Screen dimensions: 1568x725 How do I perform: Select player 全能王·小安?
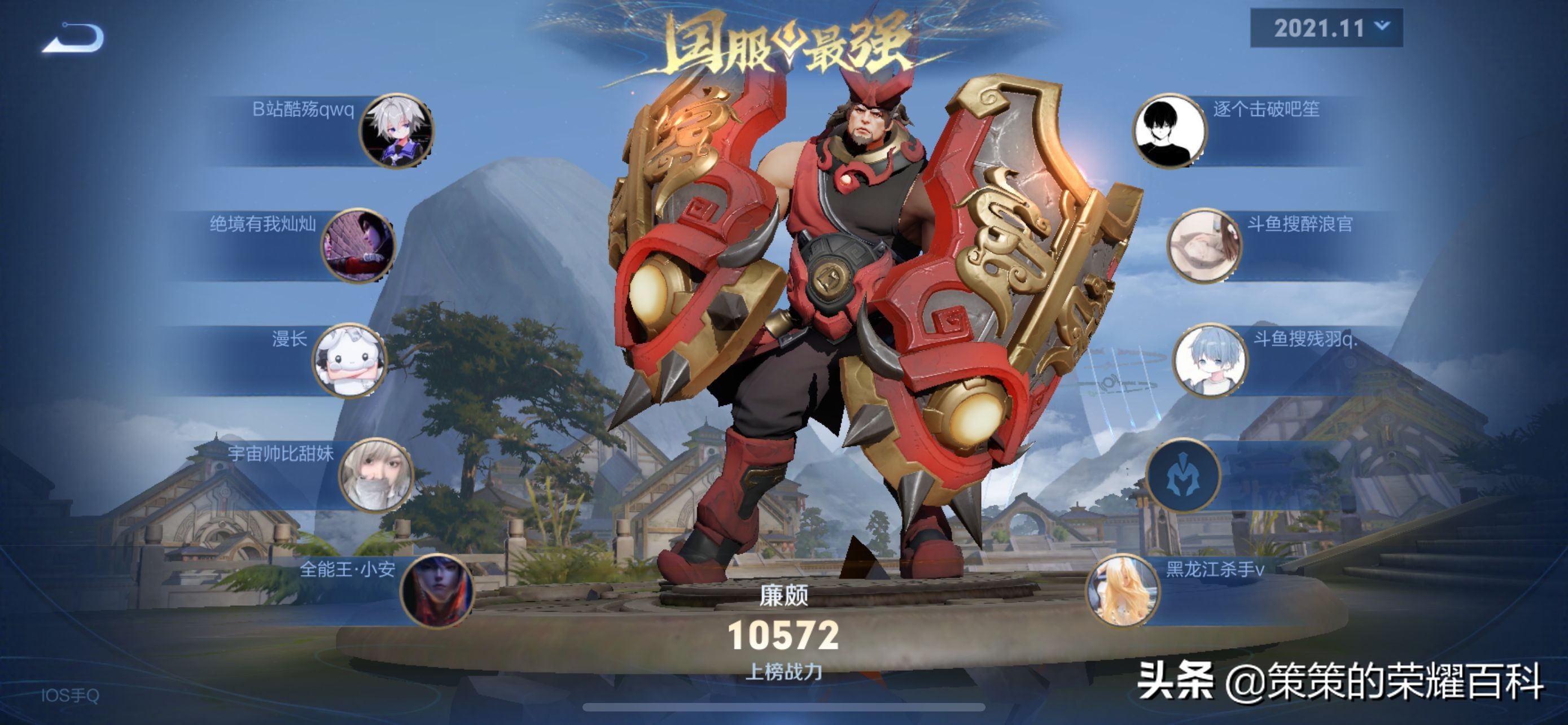pos(436,591)
